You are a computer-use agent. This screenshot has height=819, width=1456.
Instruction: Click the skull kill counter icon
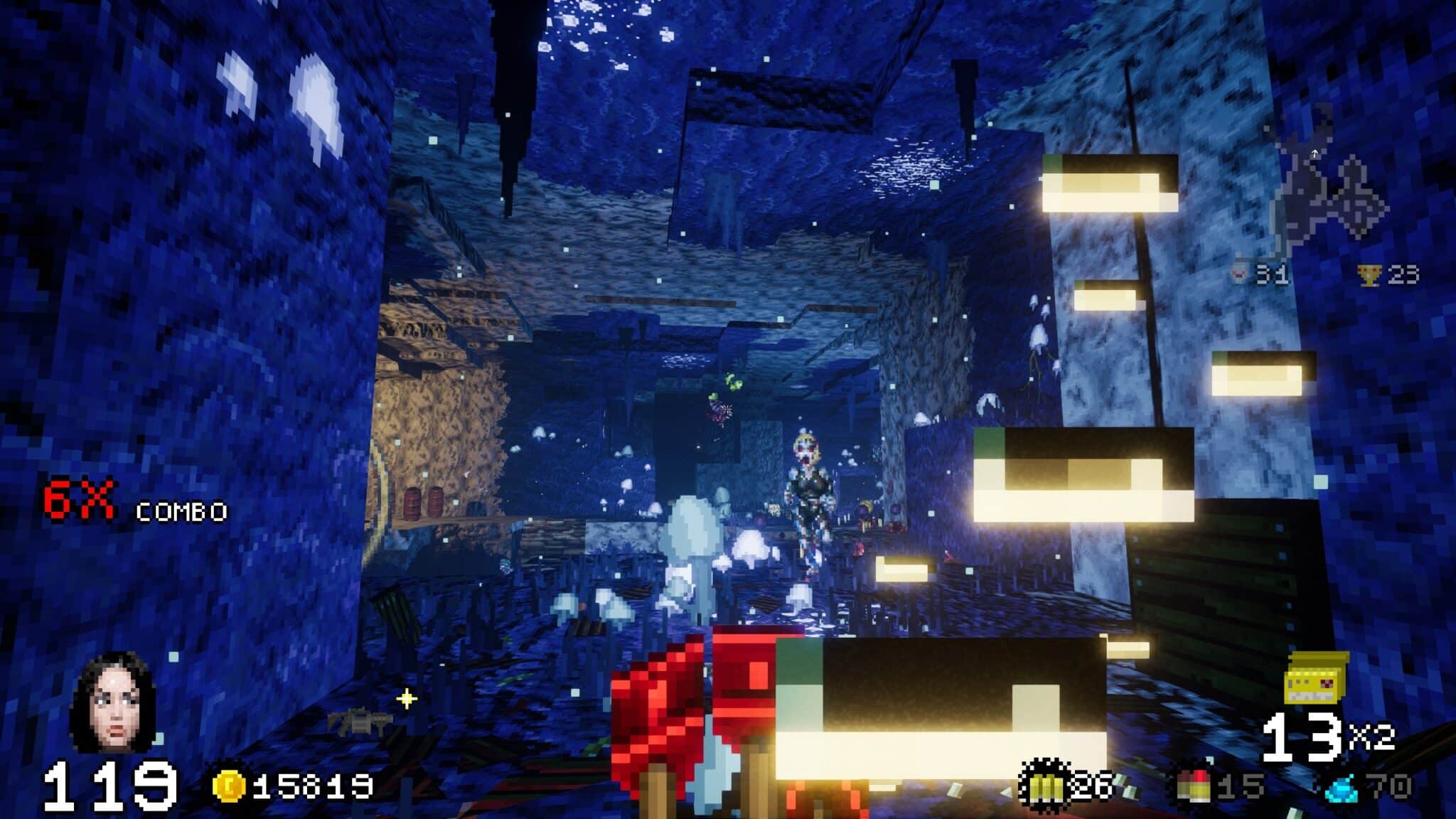click(1240, 274)
